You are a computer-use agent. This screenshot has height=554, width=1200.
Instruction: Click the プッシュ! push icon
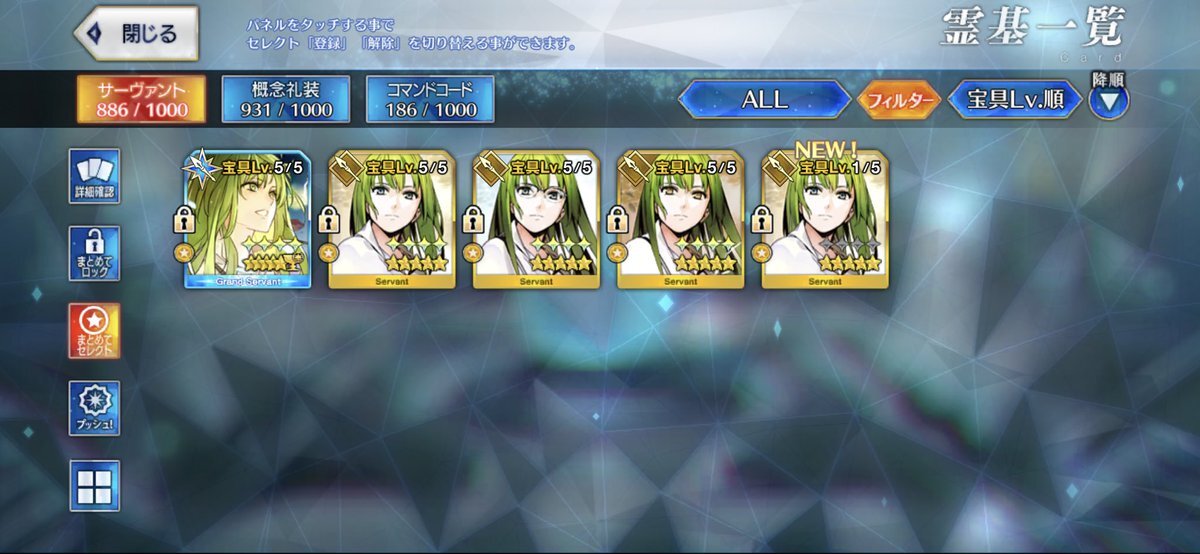(x=95, y=408)
